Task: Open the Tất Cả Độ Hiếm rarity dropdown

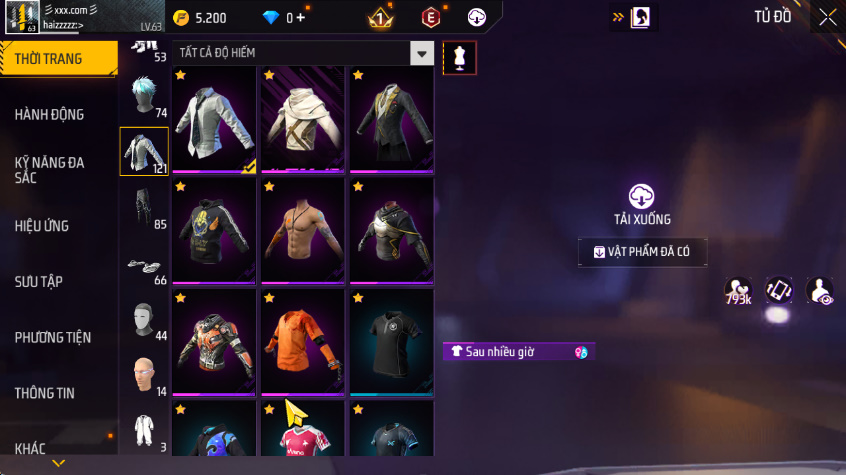Action: (423, 53)
